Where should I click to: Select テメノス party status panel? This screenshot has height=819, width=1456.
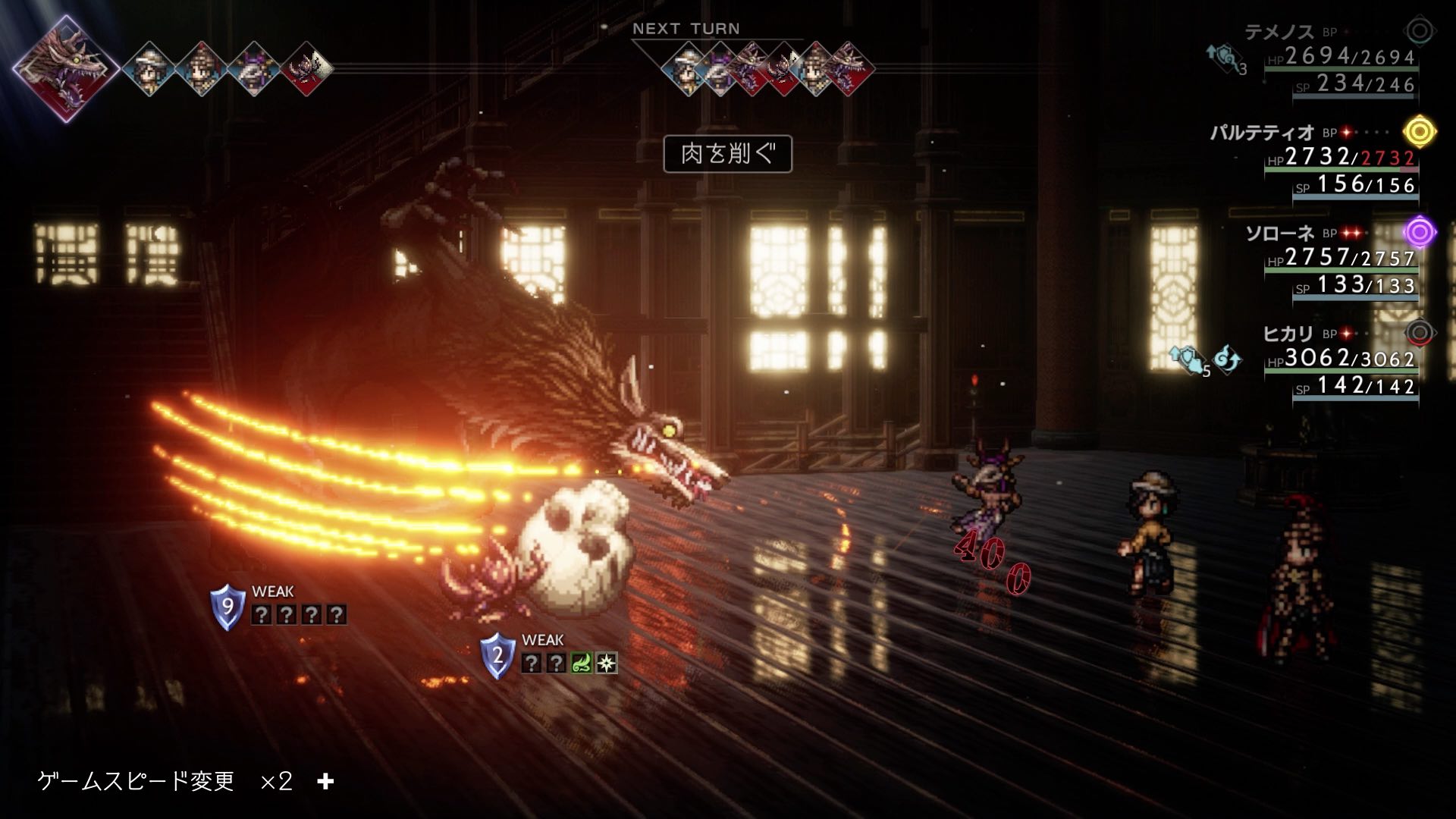tap(1335, 59)
